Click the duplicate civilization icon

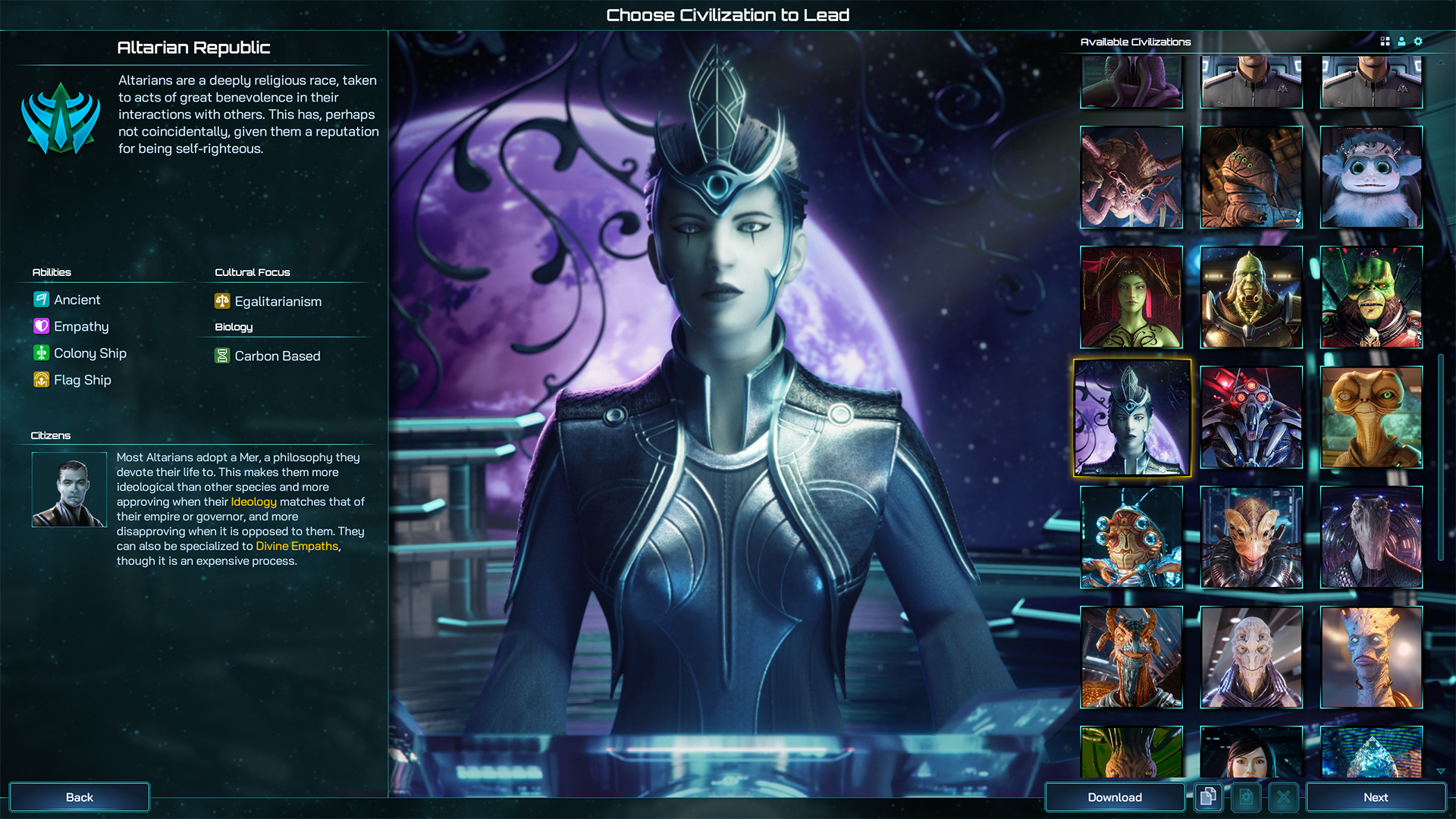[x=1208, y=797]
